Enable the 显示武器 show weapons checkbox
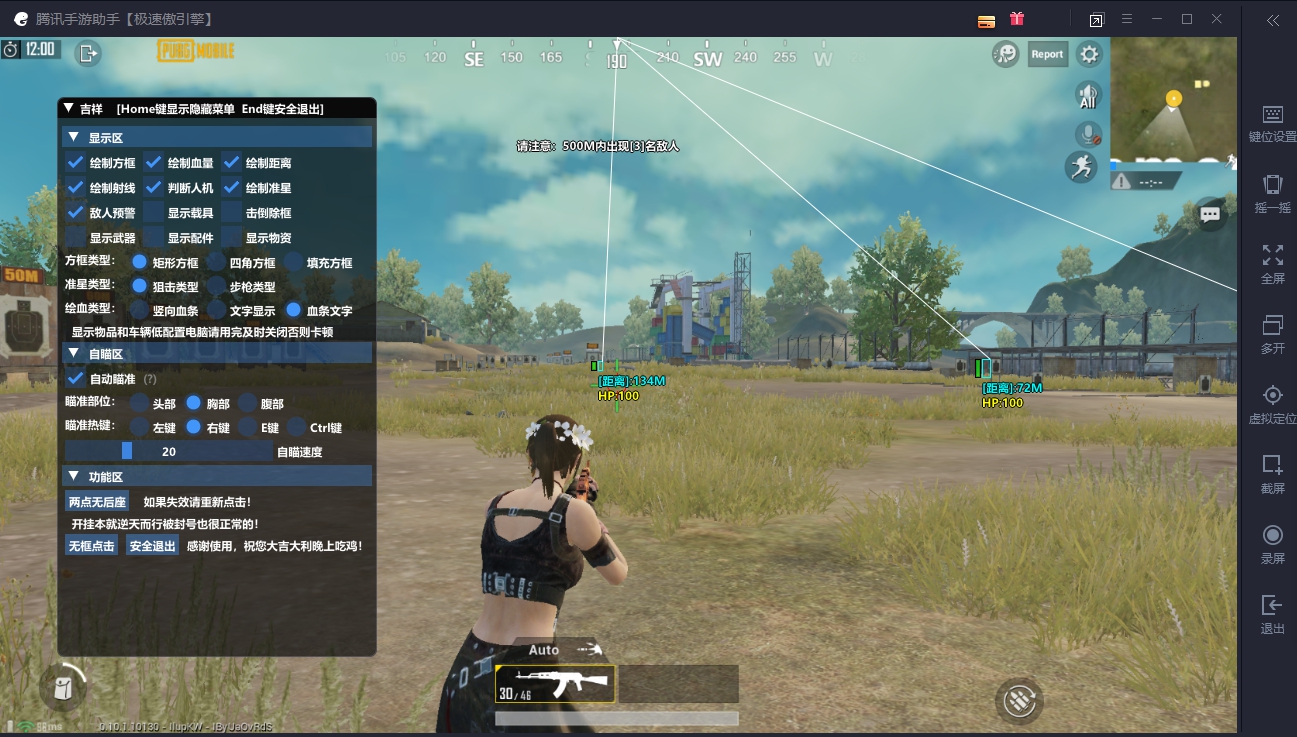This screenshot has height=737, width=1297. pyautogui.click(x=75, y=237)
